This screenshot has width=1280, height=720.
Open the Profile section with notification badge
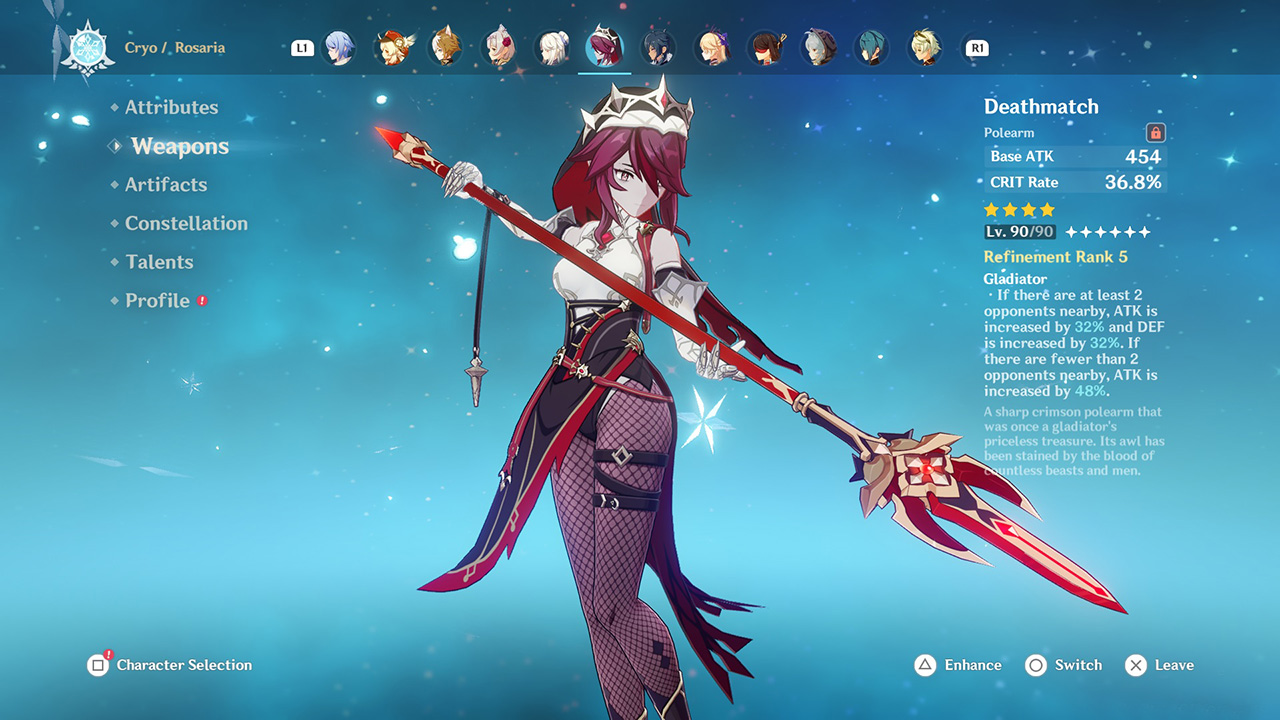(x=157, y=300)
